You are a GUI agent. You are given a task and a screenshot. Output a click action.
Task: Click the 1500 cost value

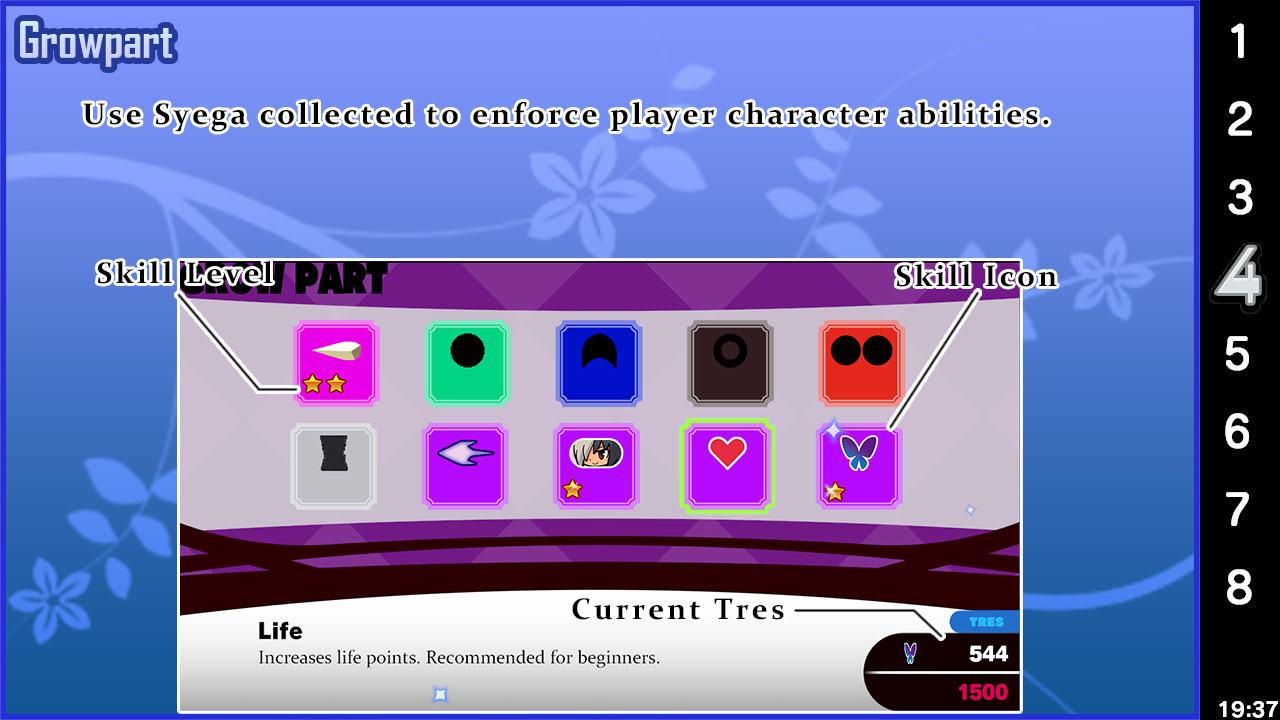(x=982, y=691)
